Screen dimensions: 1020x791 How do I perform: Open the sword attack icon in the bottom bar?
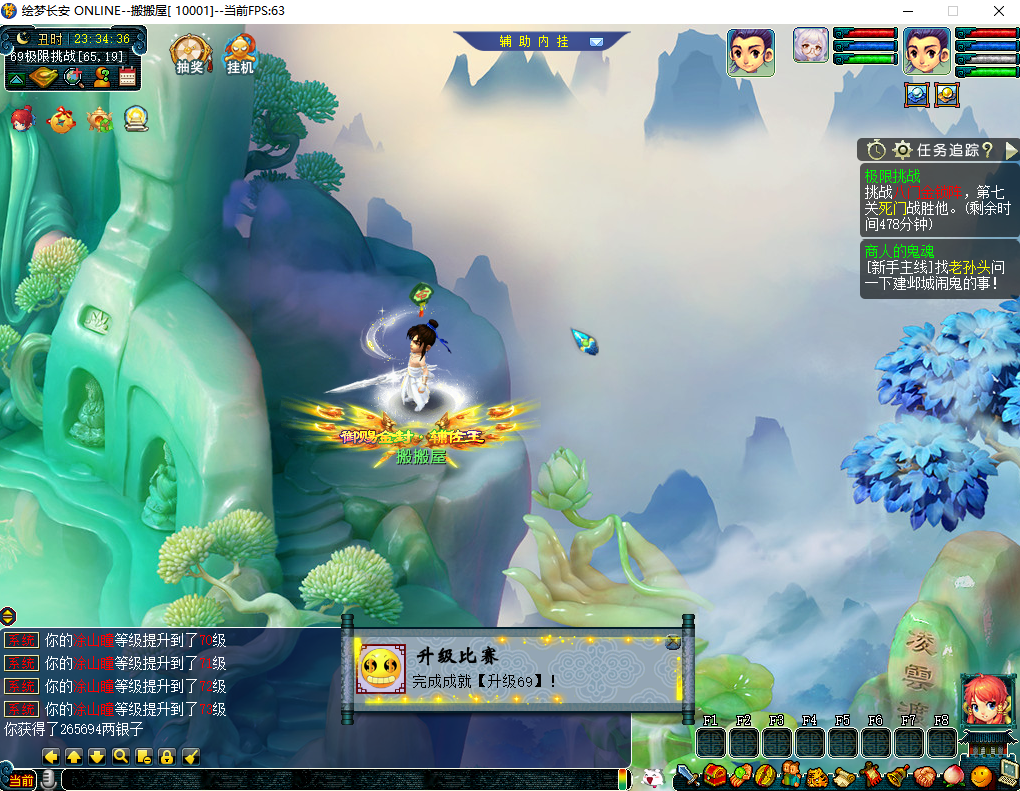click(687, 774)
